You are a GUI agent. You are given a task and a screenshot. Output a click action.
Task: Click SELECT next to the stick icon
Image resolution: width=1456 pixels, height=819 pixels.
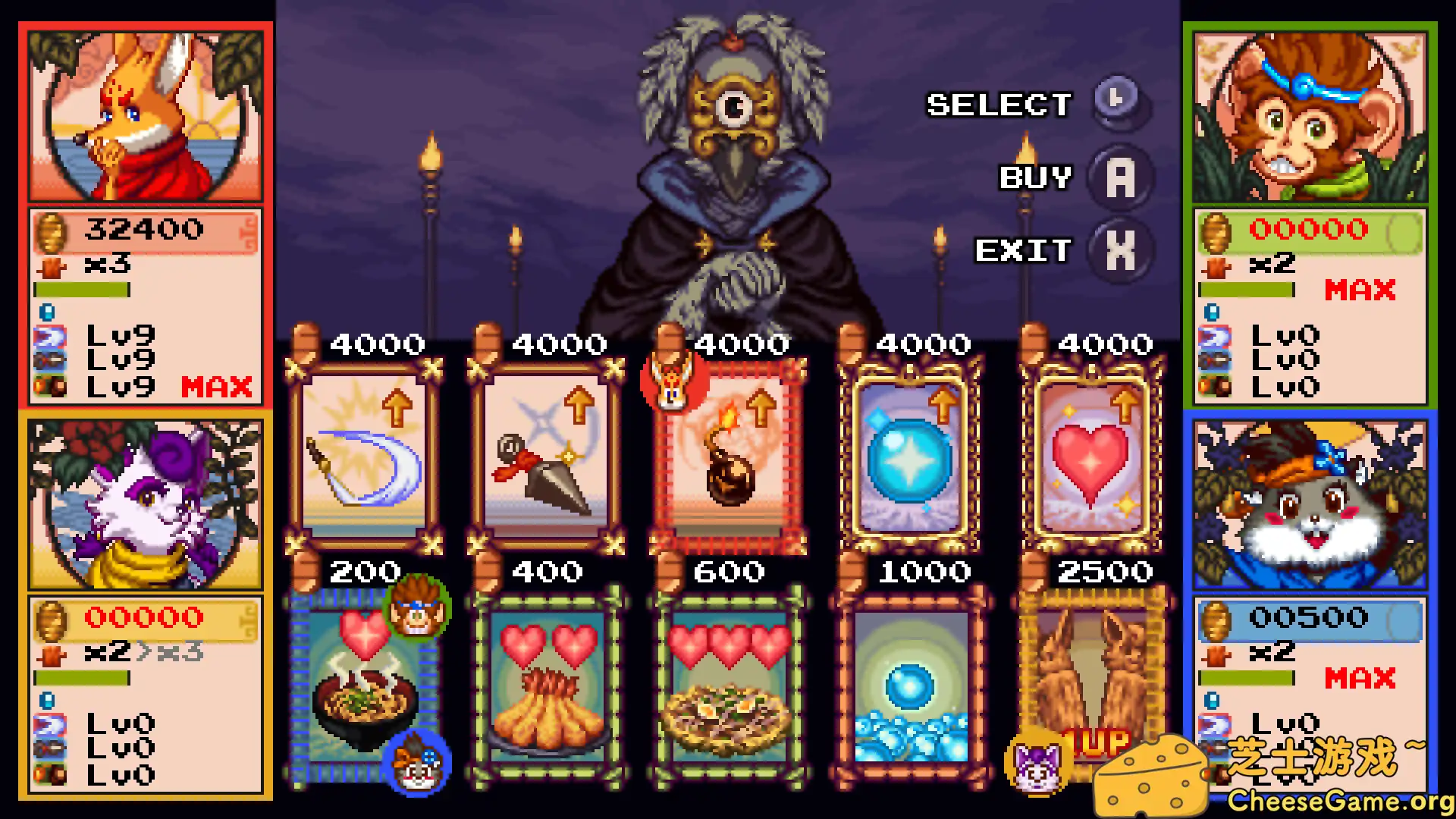(997, 105)
